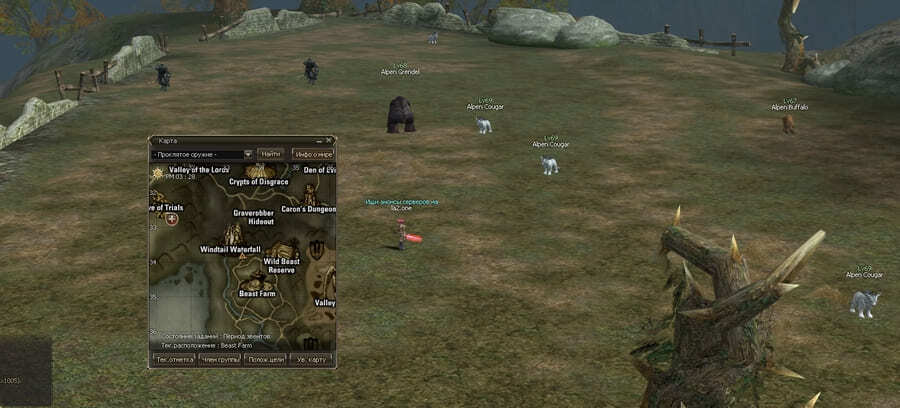The width and height of the screenshot is (900, 408).
Task: Close the Карта map window
Action: click(x=331, y=141)
